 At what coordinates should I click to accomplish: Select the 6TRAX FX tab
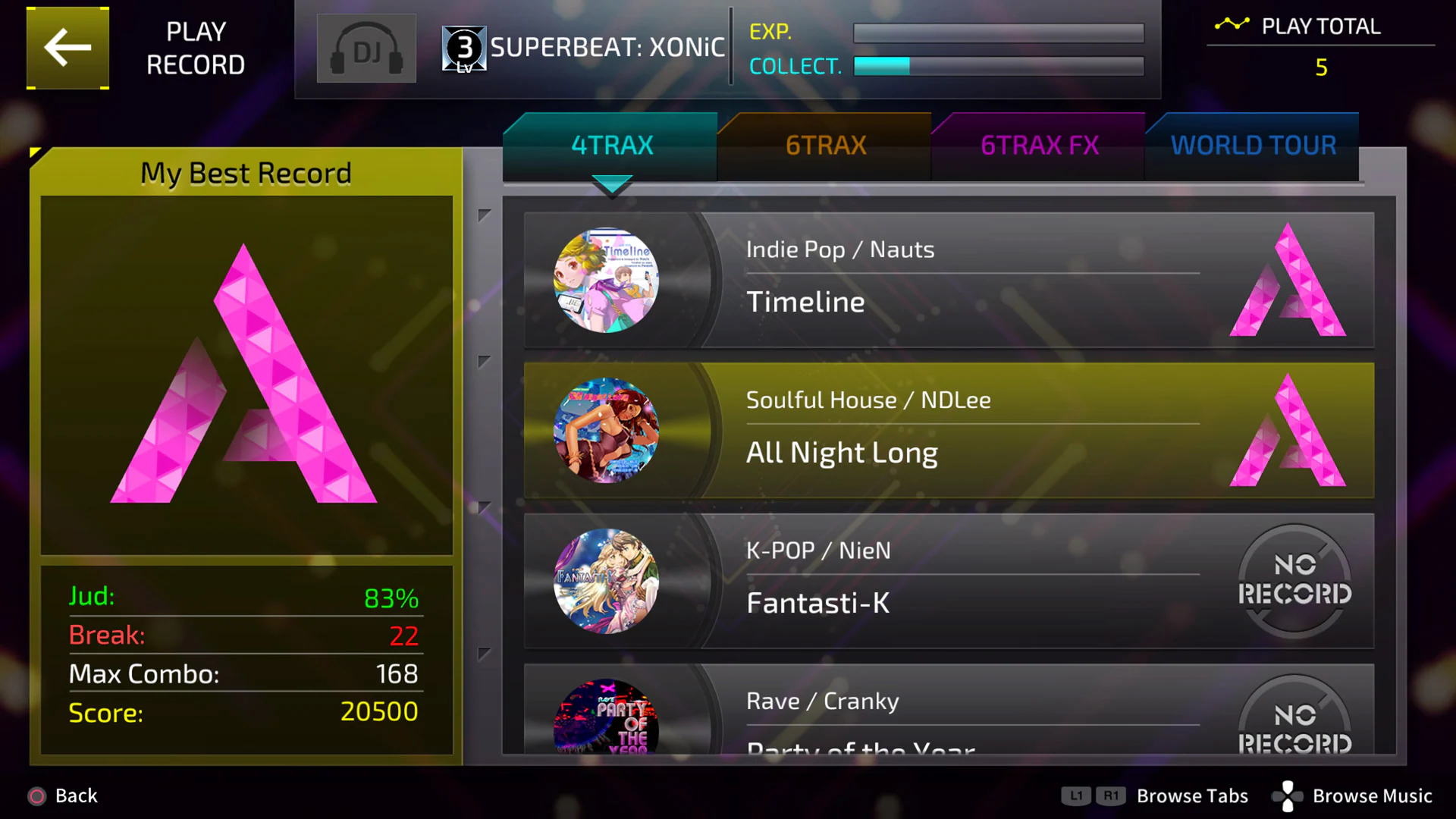point(1040,145)
